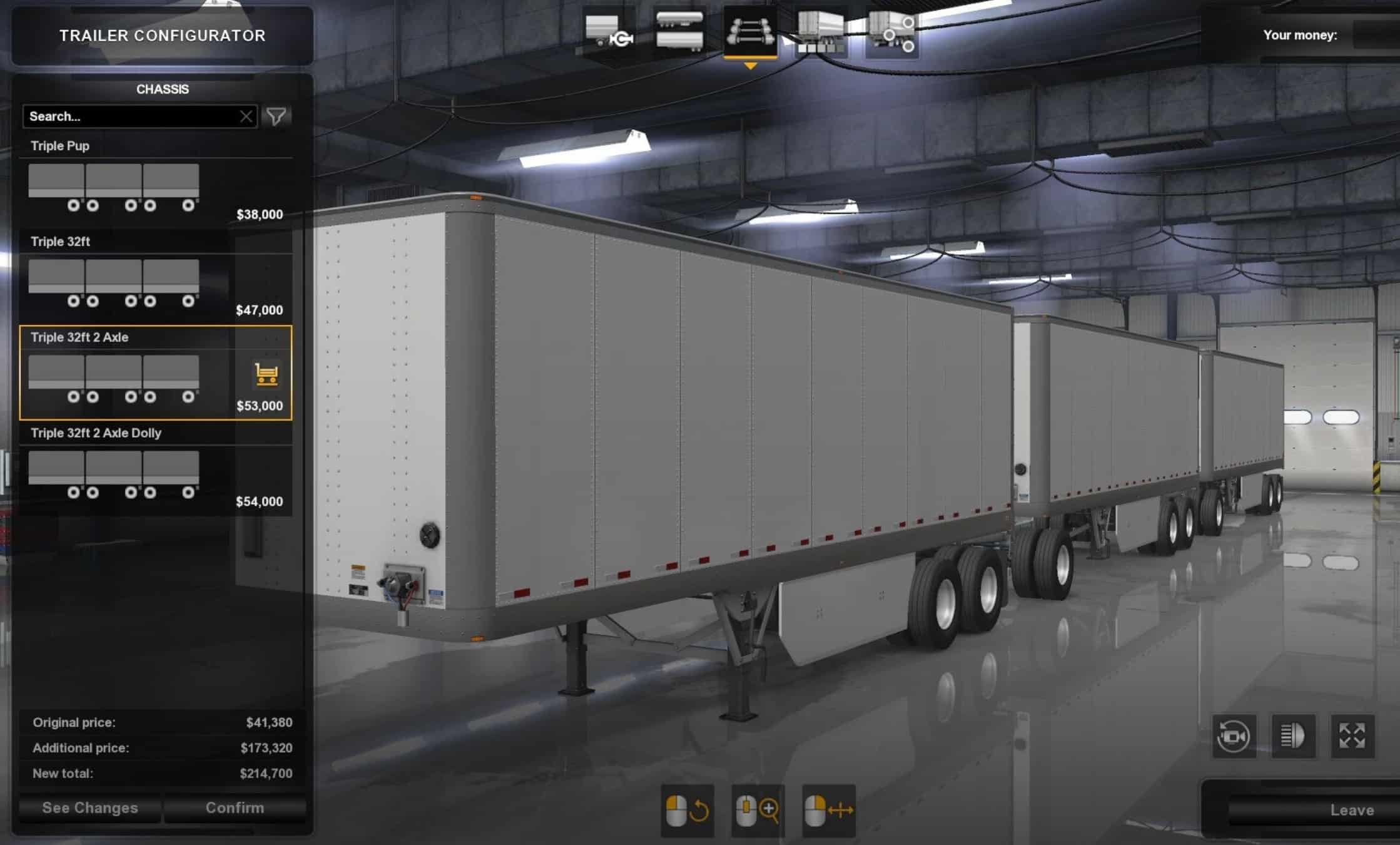The height and width of the screenshot is (845, 1400).
Task: Open the active chassis tab
Action: coord(750,33)
